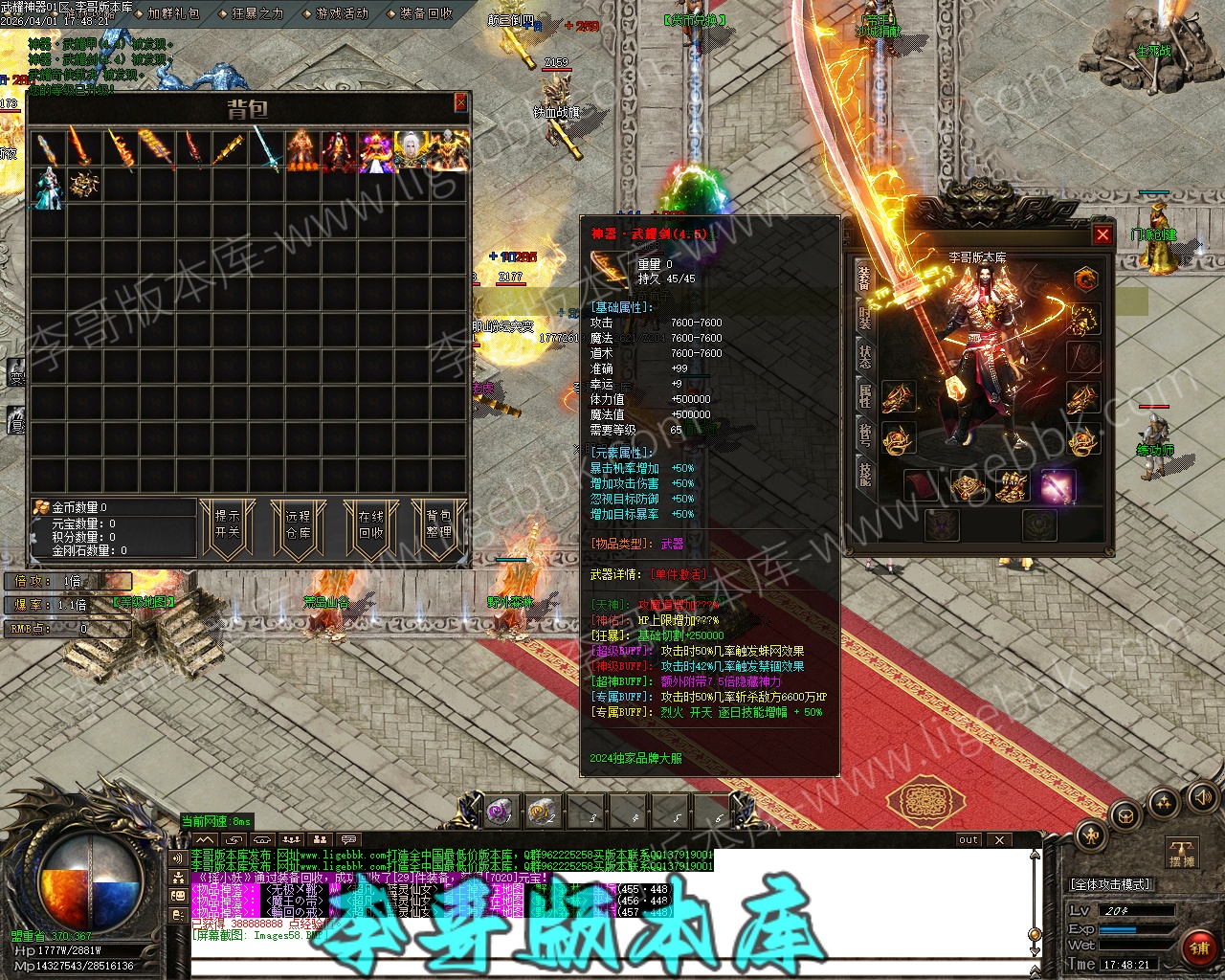1225x980 pixels.
Task: Open the 摆摊 stall button
Action: (1183, 853)
